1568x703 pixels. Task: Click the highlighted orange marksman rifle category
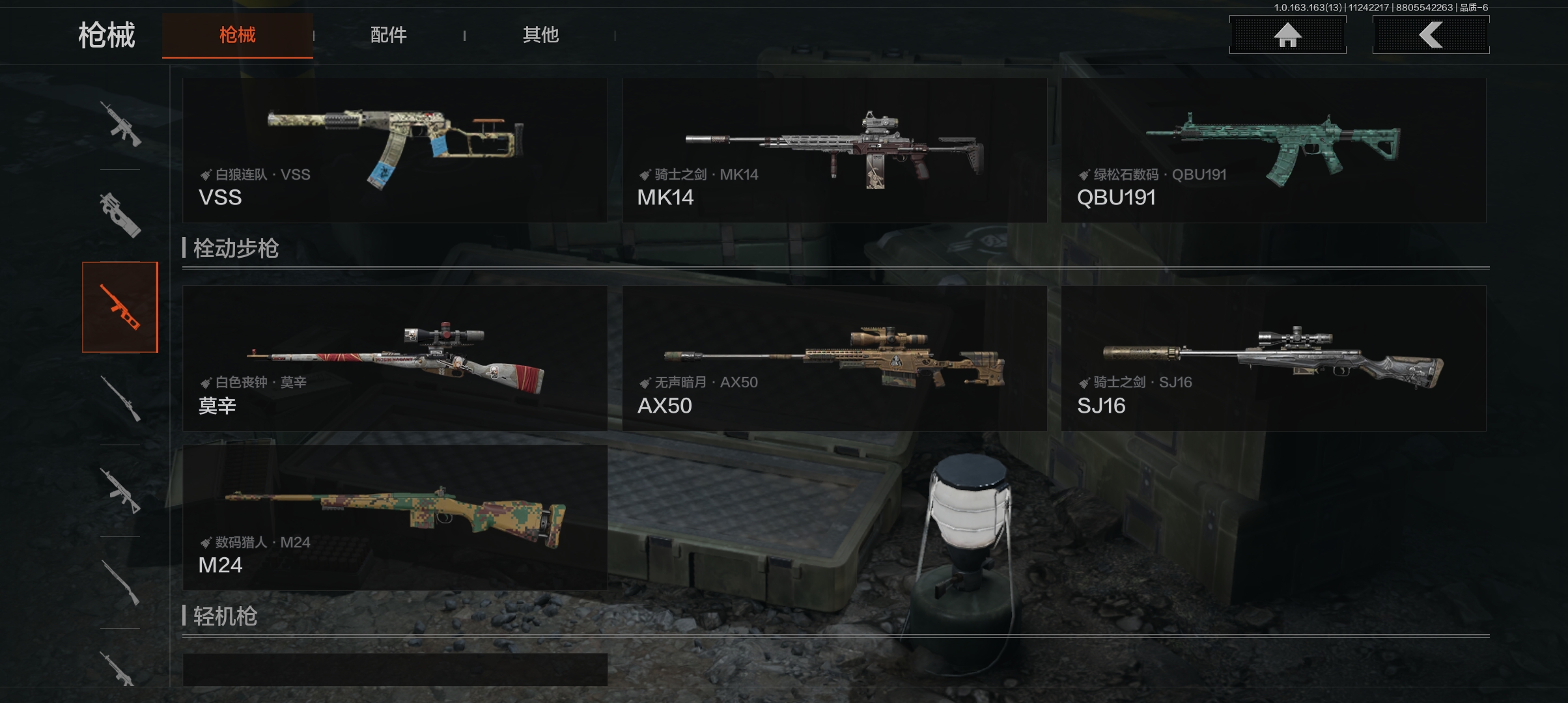pos(120,307)
